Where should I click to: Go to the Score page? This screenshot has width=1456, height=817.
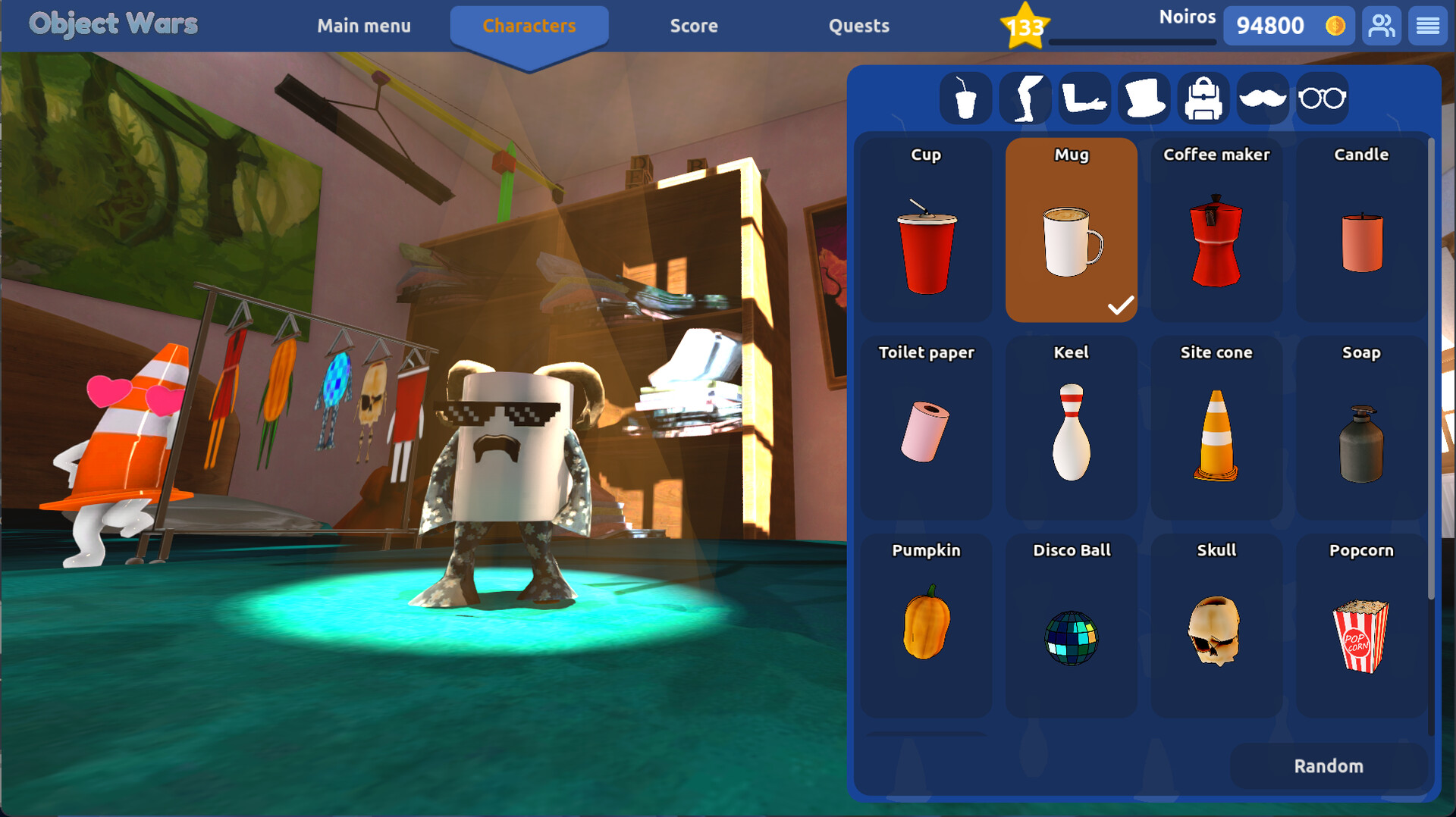click(694, 25)
